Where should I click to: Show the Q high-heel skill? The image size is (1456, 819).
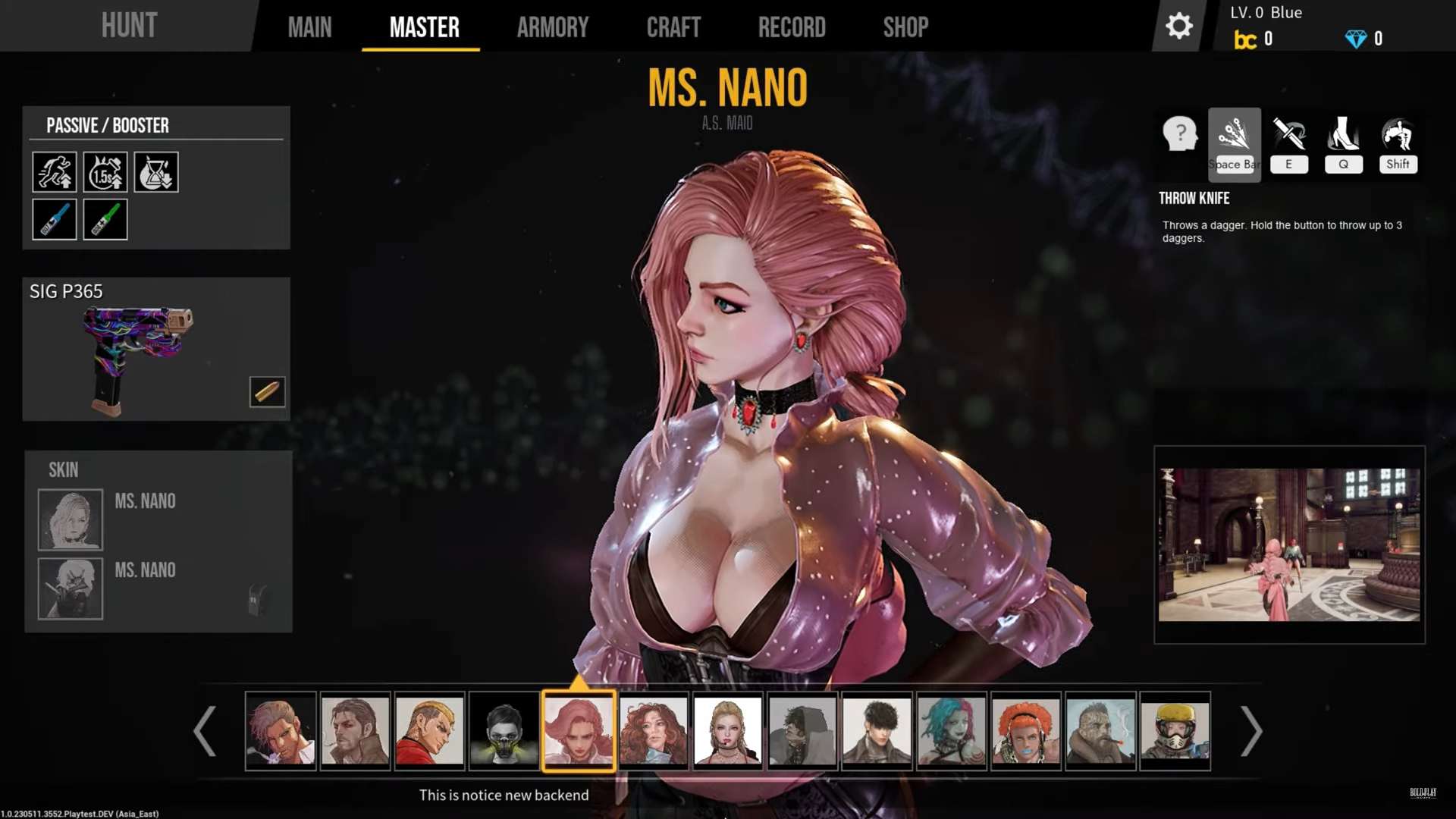coord(1343,144)
